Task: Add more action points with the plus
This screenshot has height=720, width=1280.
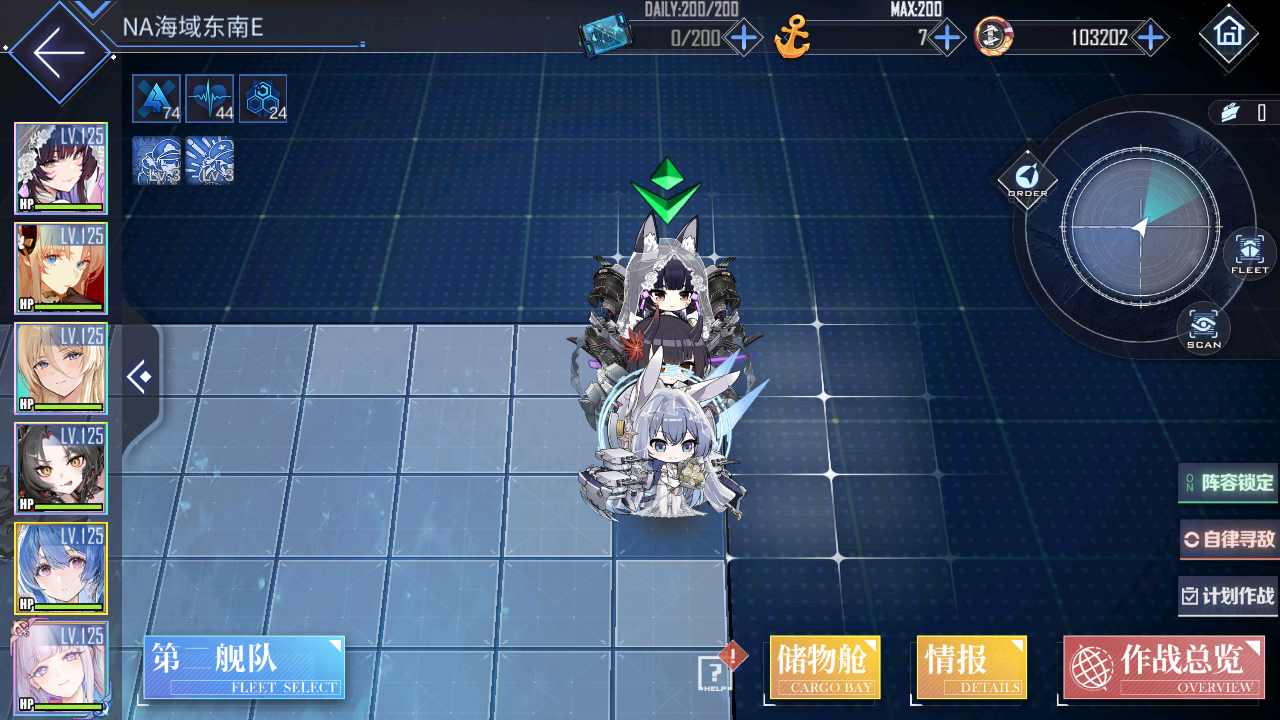Action: click(x=744, y=39)
